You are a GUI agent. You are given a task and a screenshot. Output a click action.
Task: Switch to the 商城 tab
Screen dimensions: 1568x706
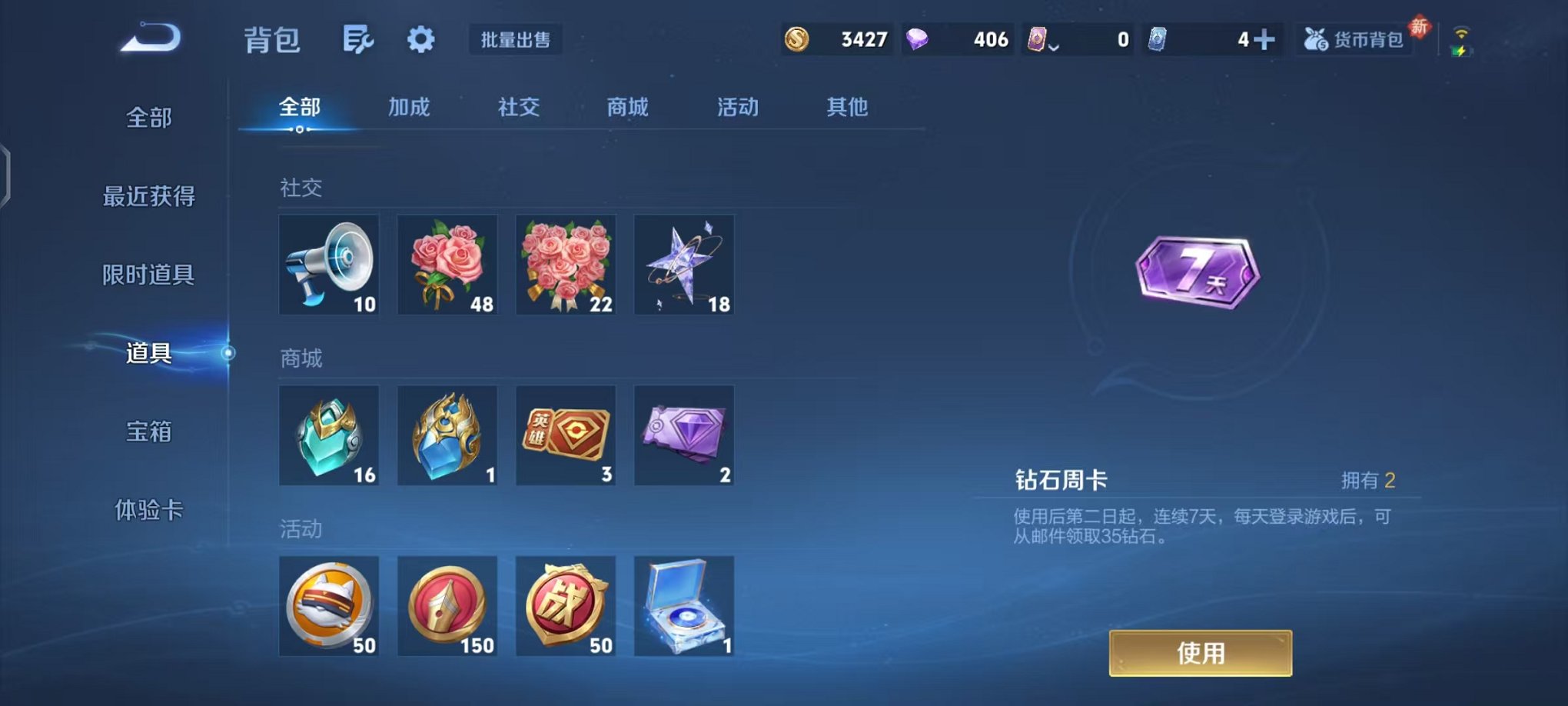[x=627, y=108]
